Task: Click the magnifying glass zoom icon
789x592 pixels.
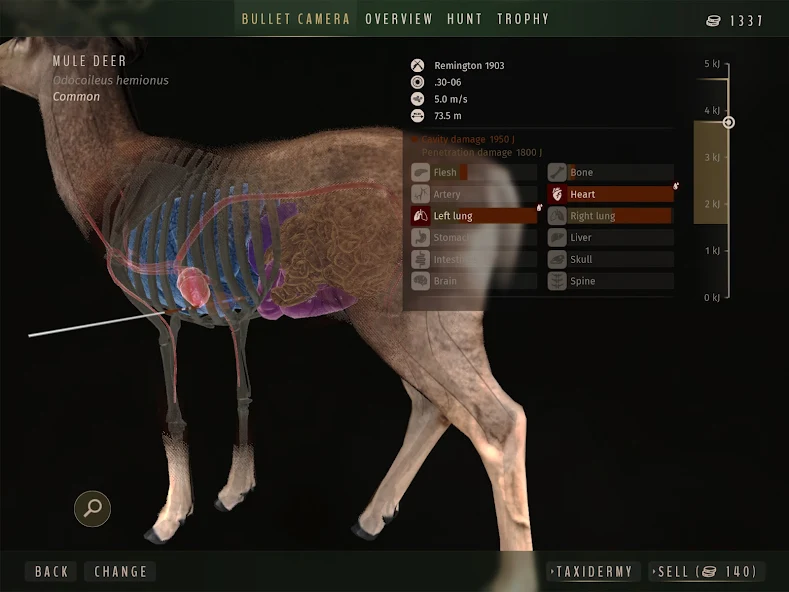Action: coord(93,508)
